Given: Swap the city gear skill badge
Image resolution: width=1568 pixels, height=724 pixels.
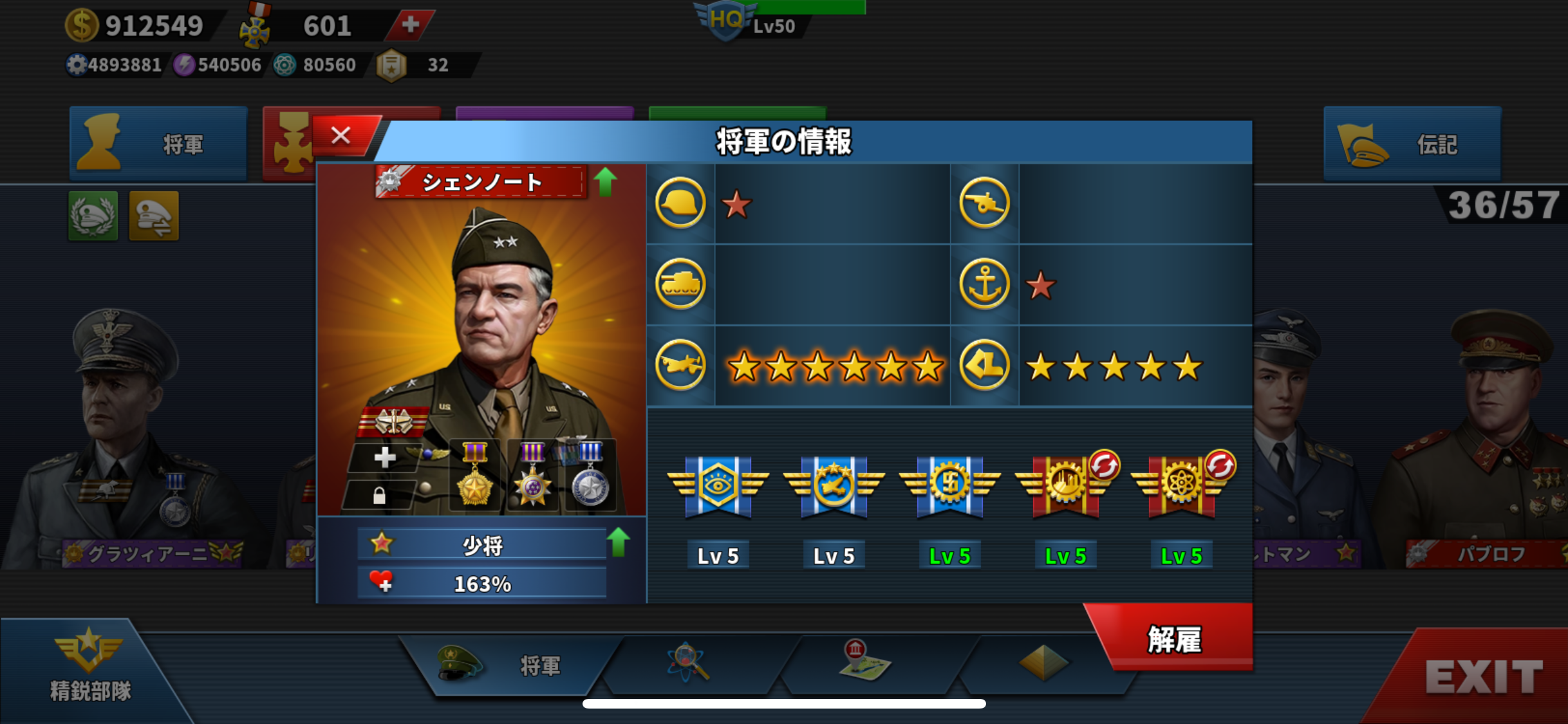Looking at the screenshot, I should point(1104,465).
